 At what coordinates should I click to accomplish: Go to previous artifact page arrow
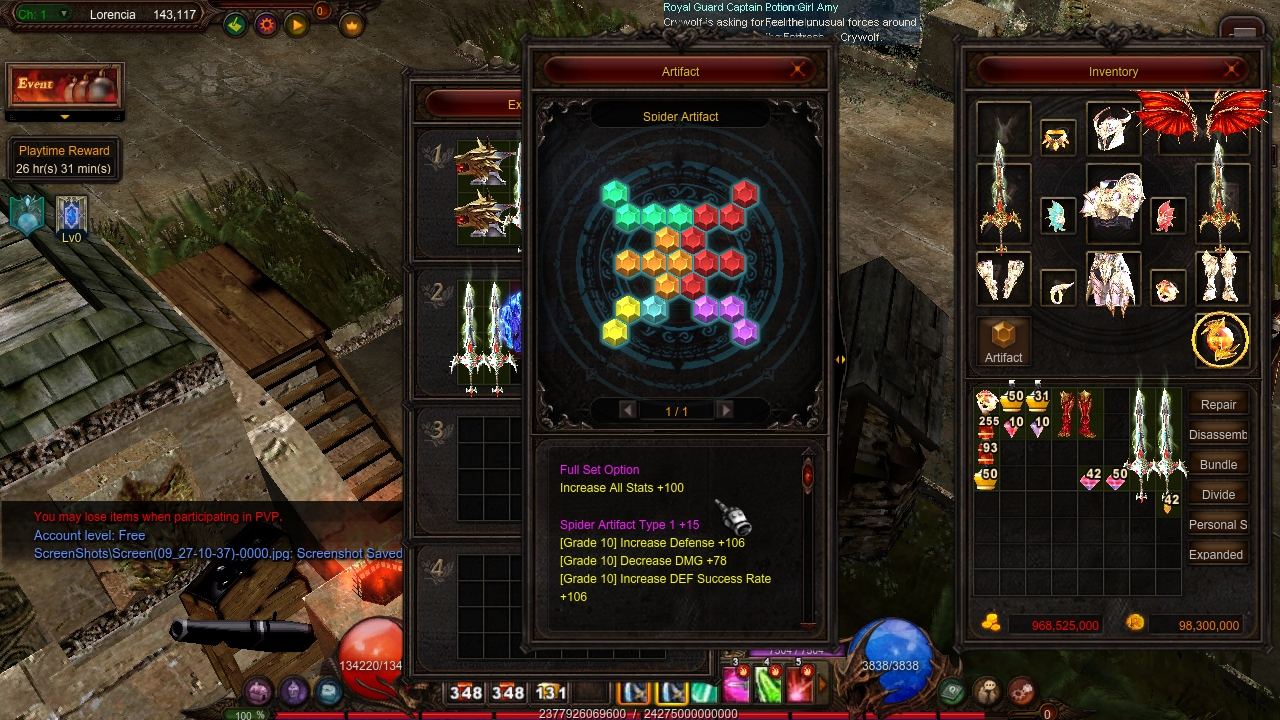pyautogui.click(x=627, y=410)
